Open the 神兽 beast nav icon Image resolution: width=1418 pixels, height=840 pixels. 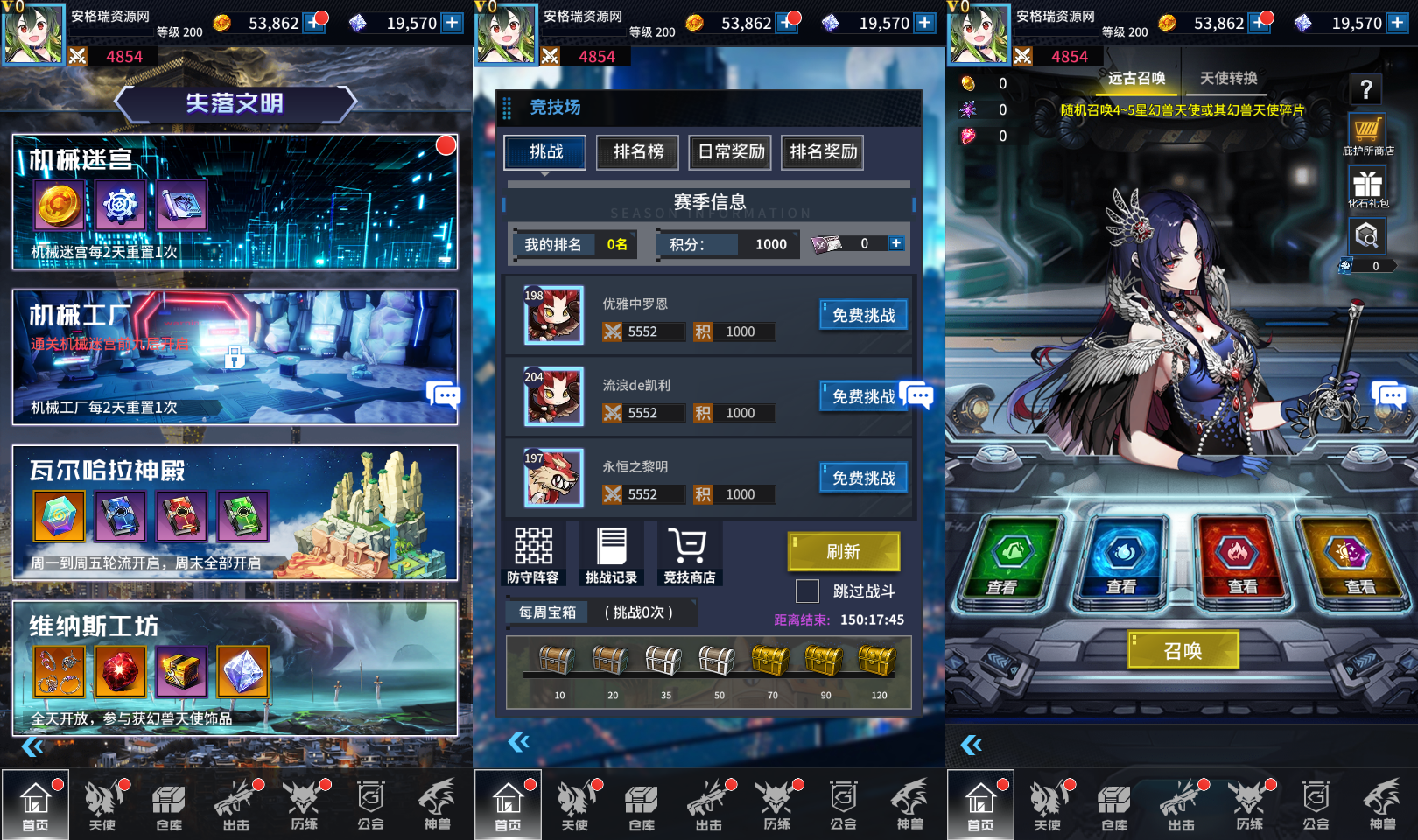[x=1383, y=805]
